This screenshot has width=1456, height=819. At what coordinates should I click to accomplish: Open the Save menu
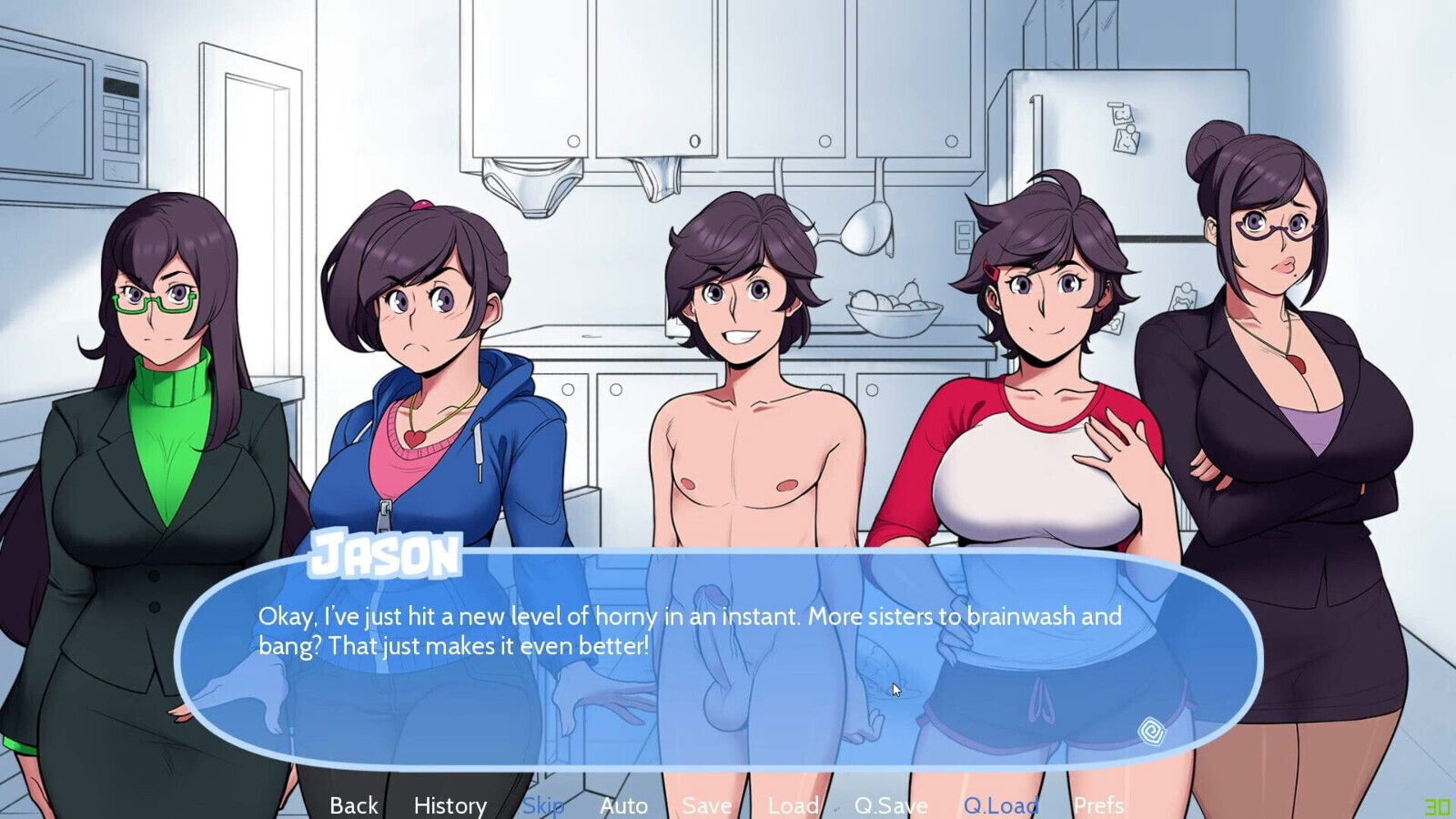click(x=706, y=805)
